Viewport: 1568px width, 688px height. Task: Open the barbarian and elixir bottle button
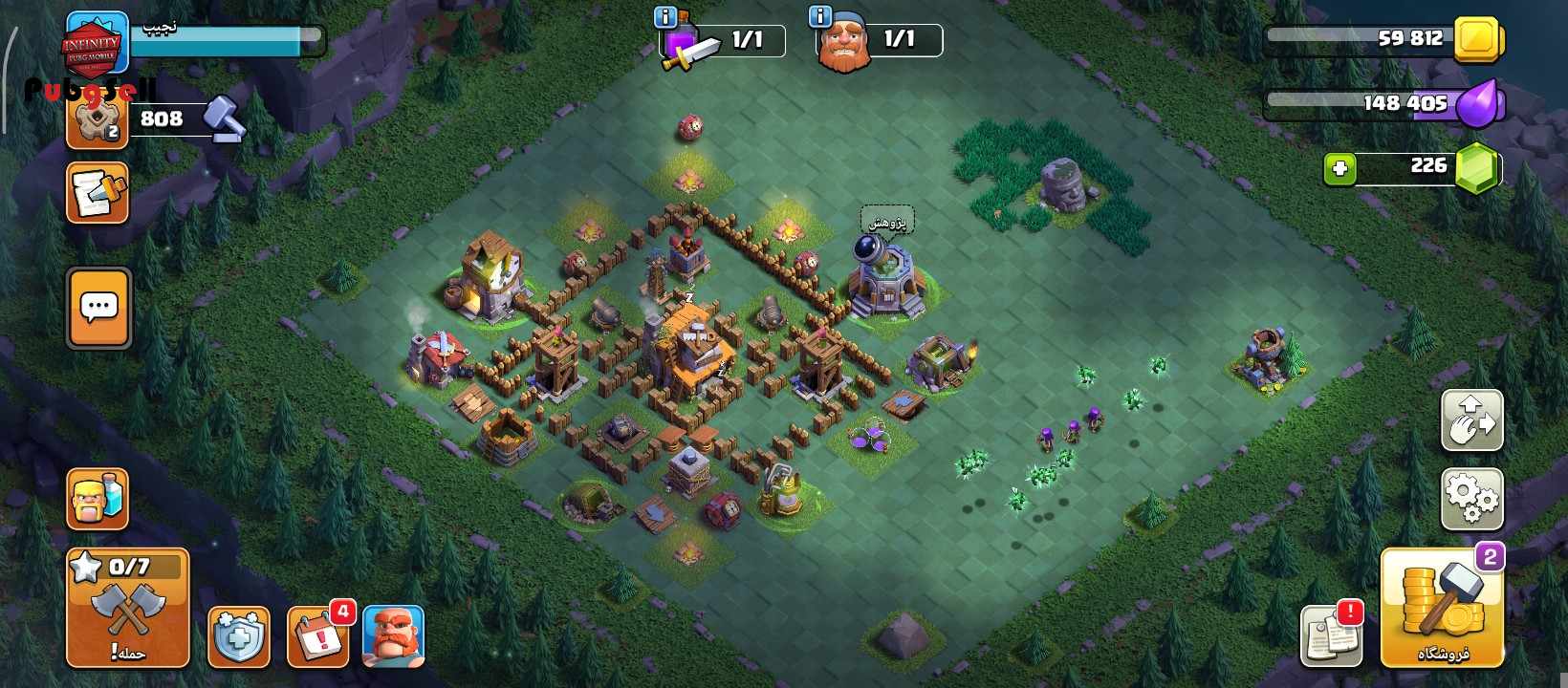98,499
